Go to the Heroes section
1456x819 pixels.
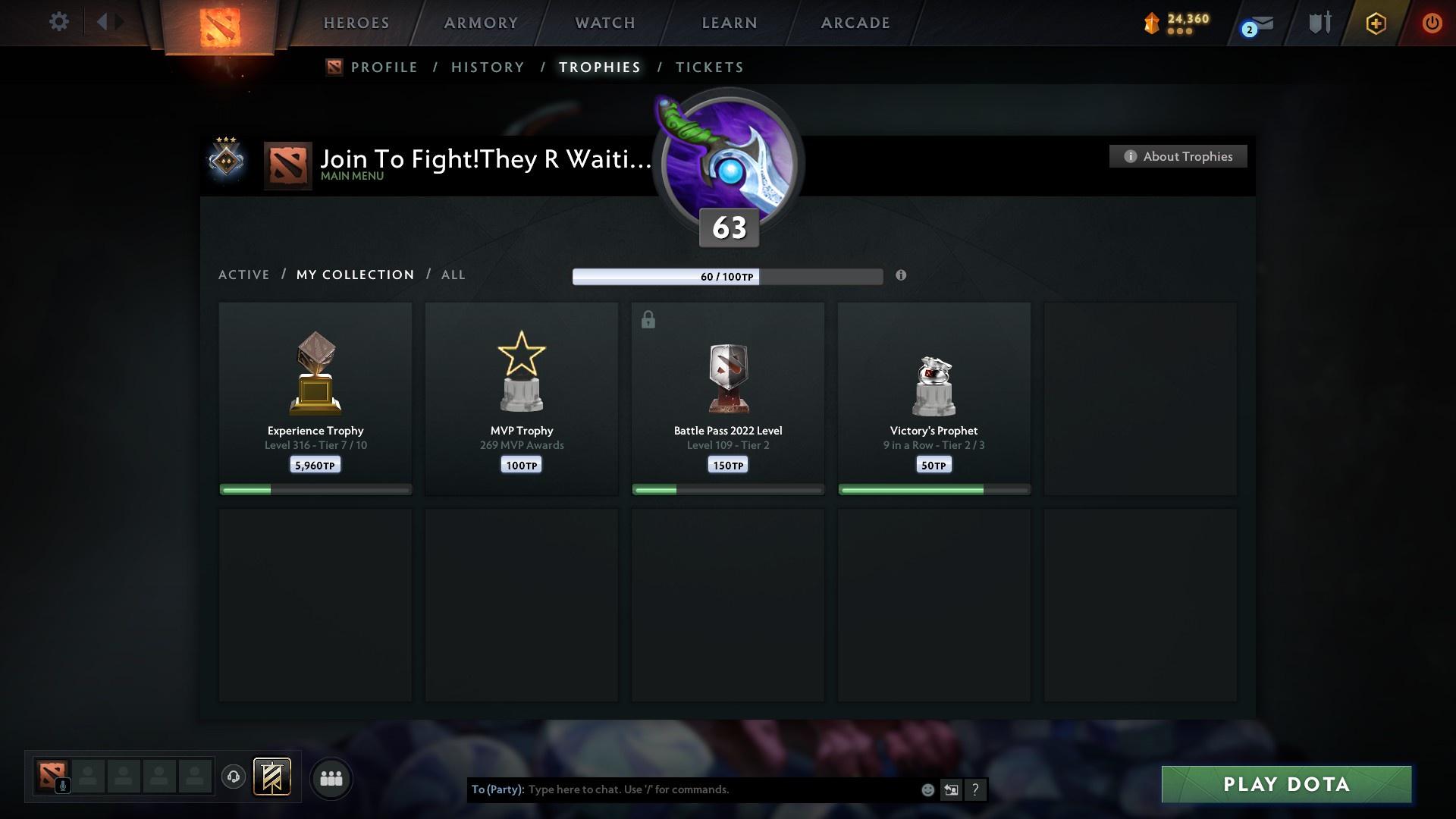tap(356, 23)
